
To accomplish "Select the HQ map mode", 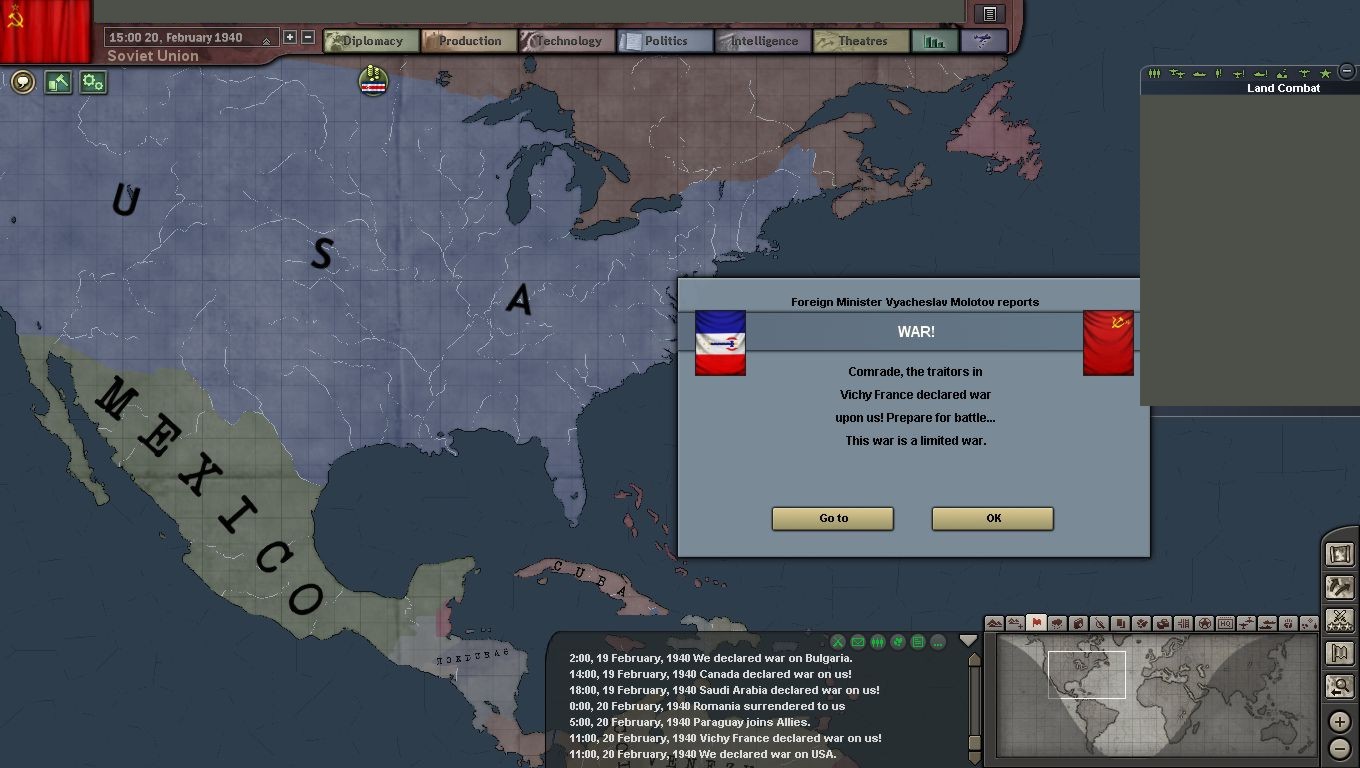I will (x=1225, y=624).
